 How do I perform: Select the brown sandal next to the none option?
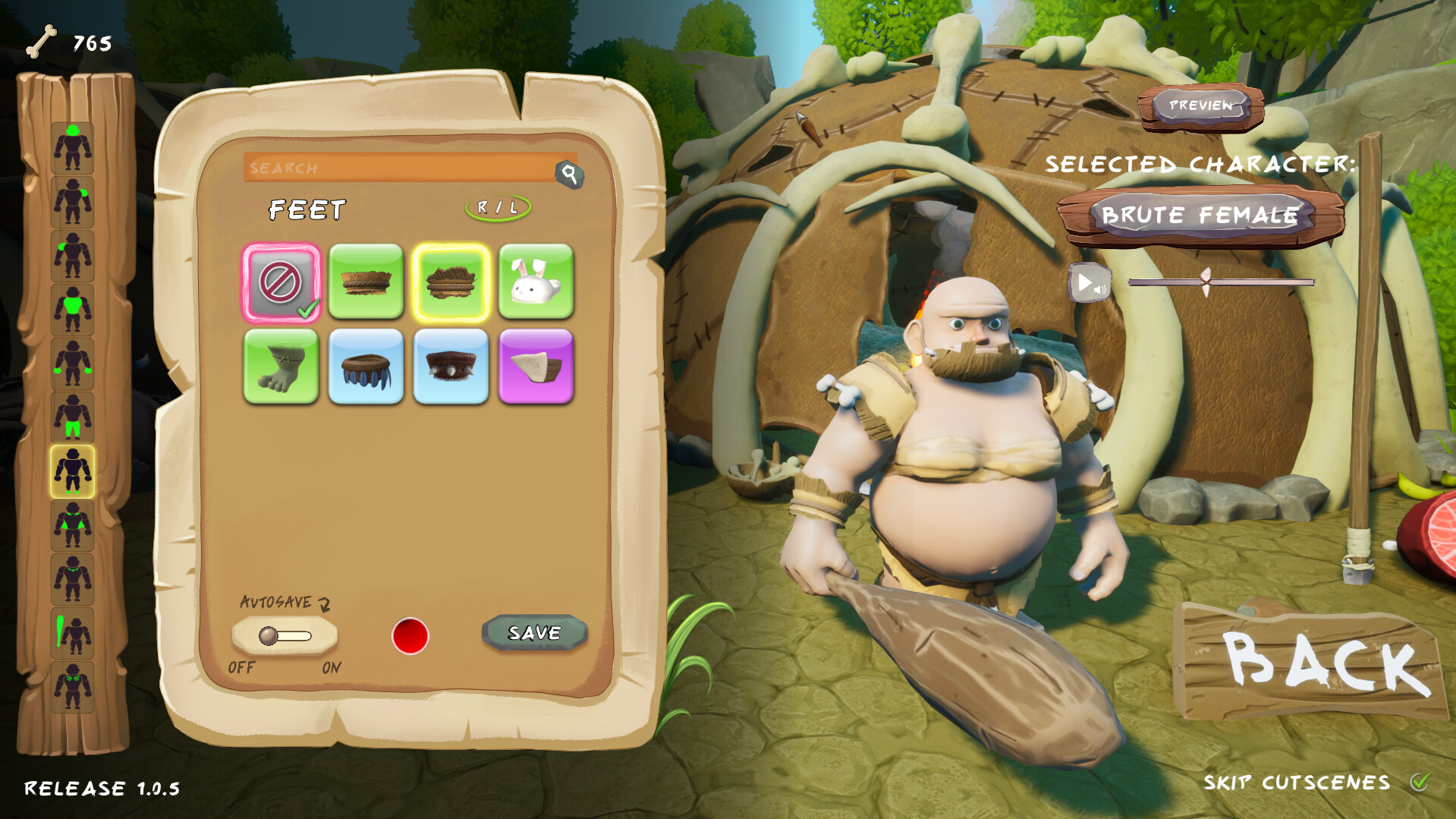tap(366, 284)
